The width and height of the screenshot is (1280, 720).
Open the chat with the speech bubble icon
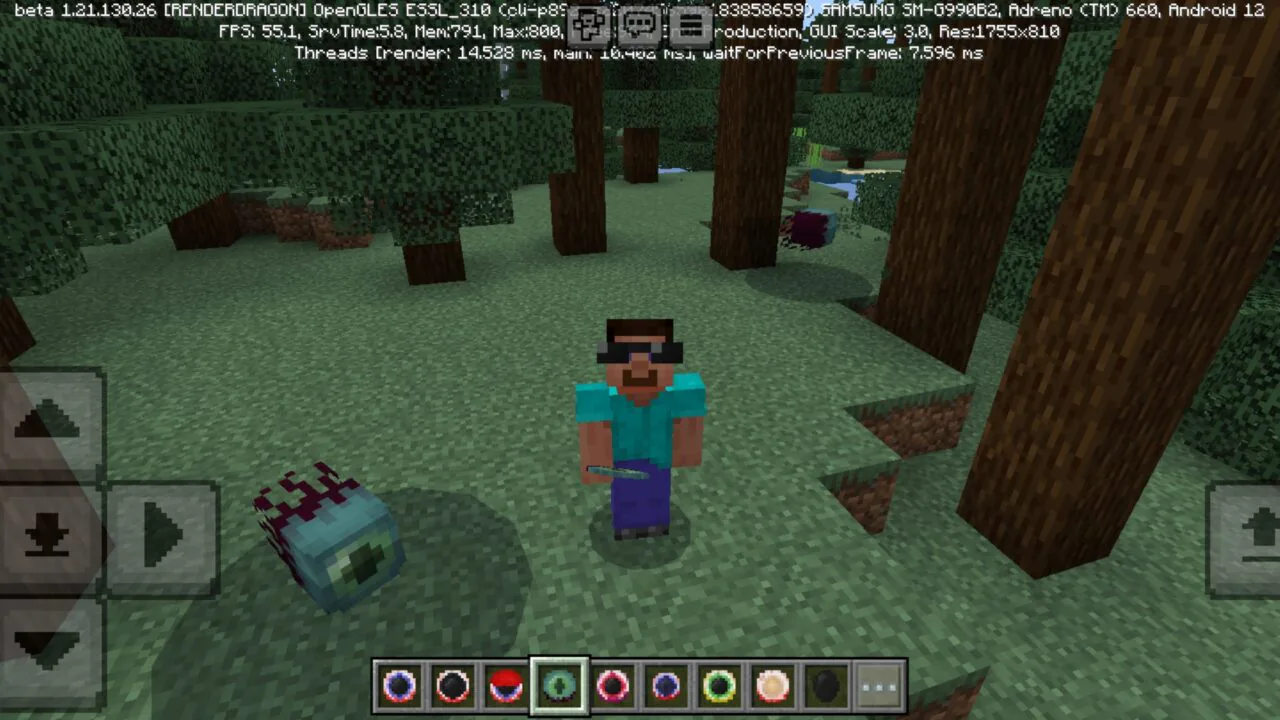coord(640,27)
